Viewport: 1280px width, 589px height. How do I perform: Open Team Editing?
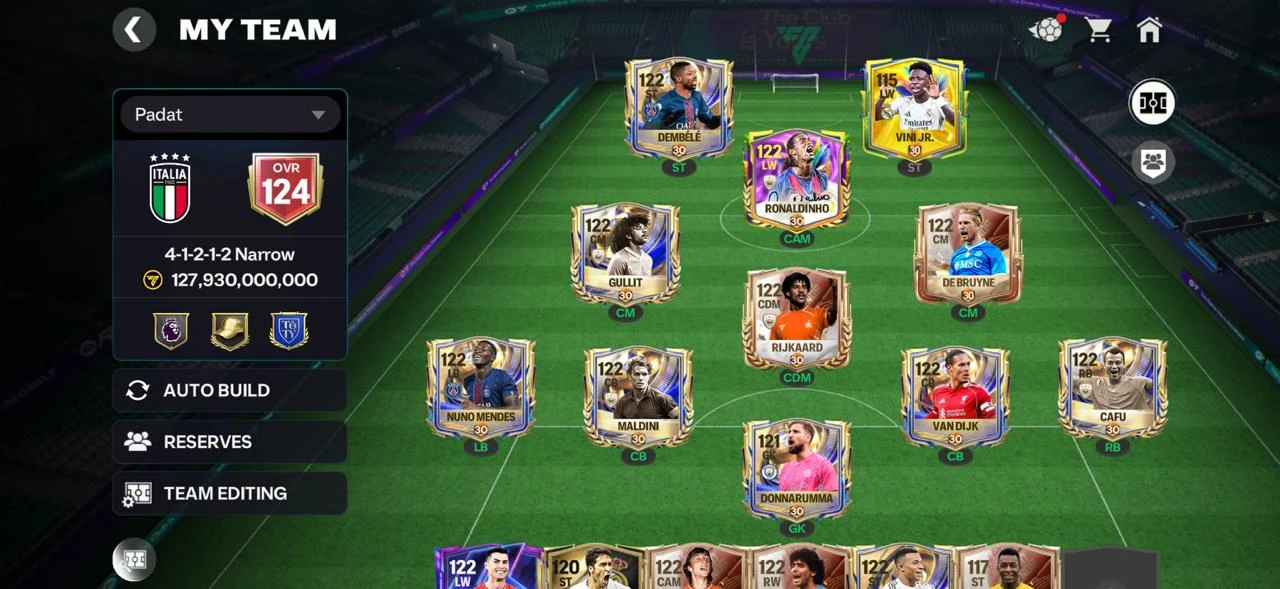(230, 493)
